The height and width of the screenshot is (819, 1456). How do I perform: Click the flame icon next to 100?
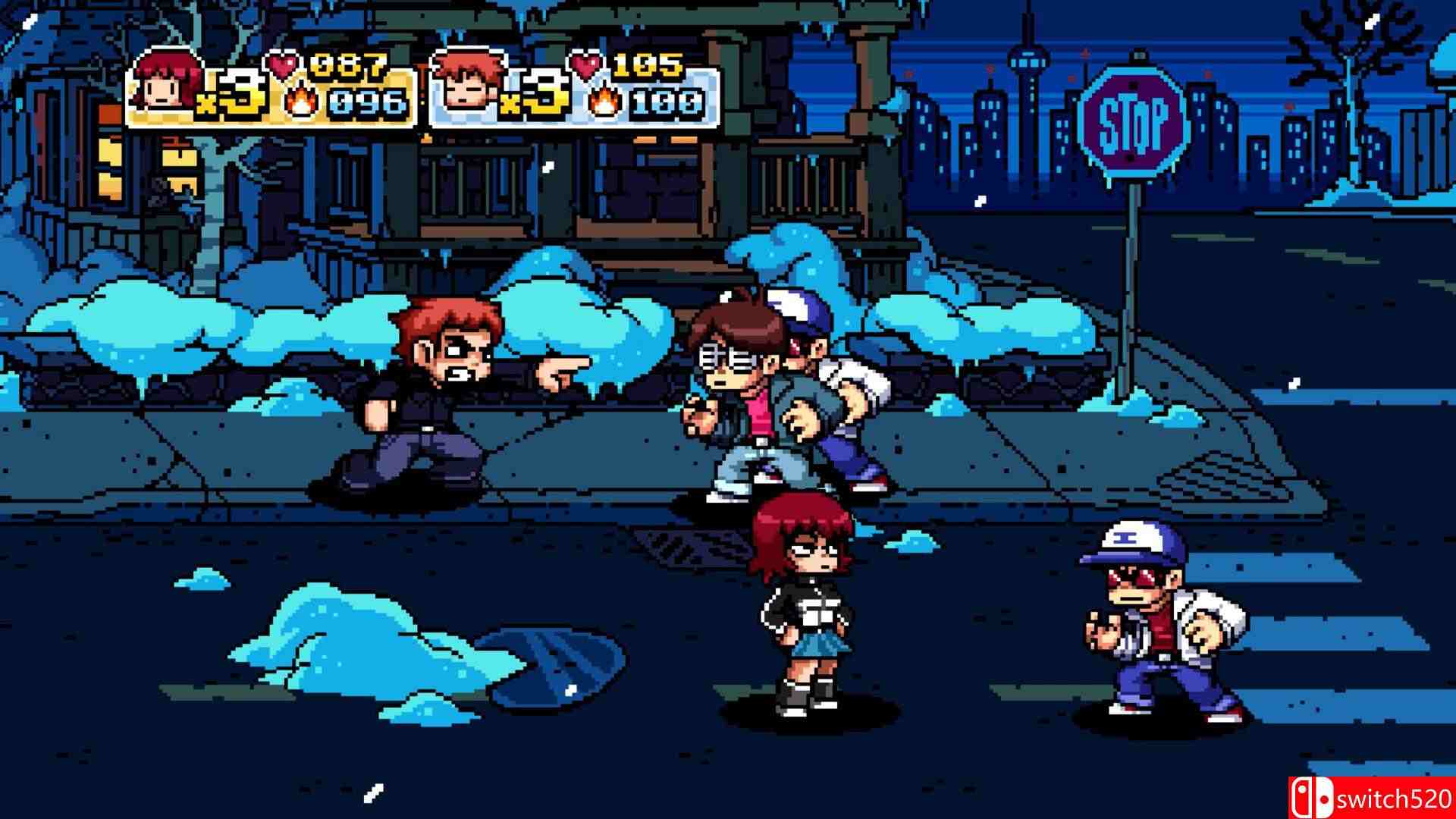click(x=603, y=97)
